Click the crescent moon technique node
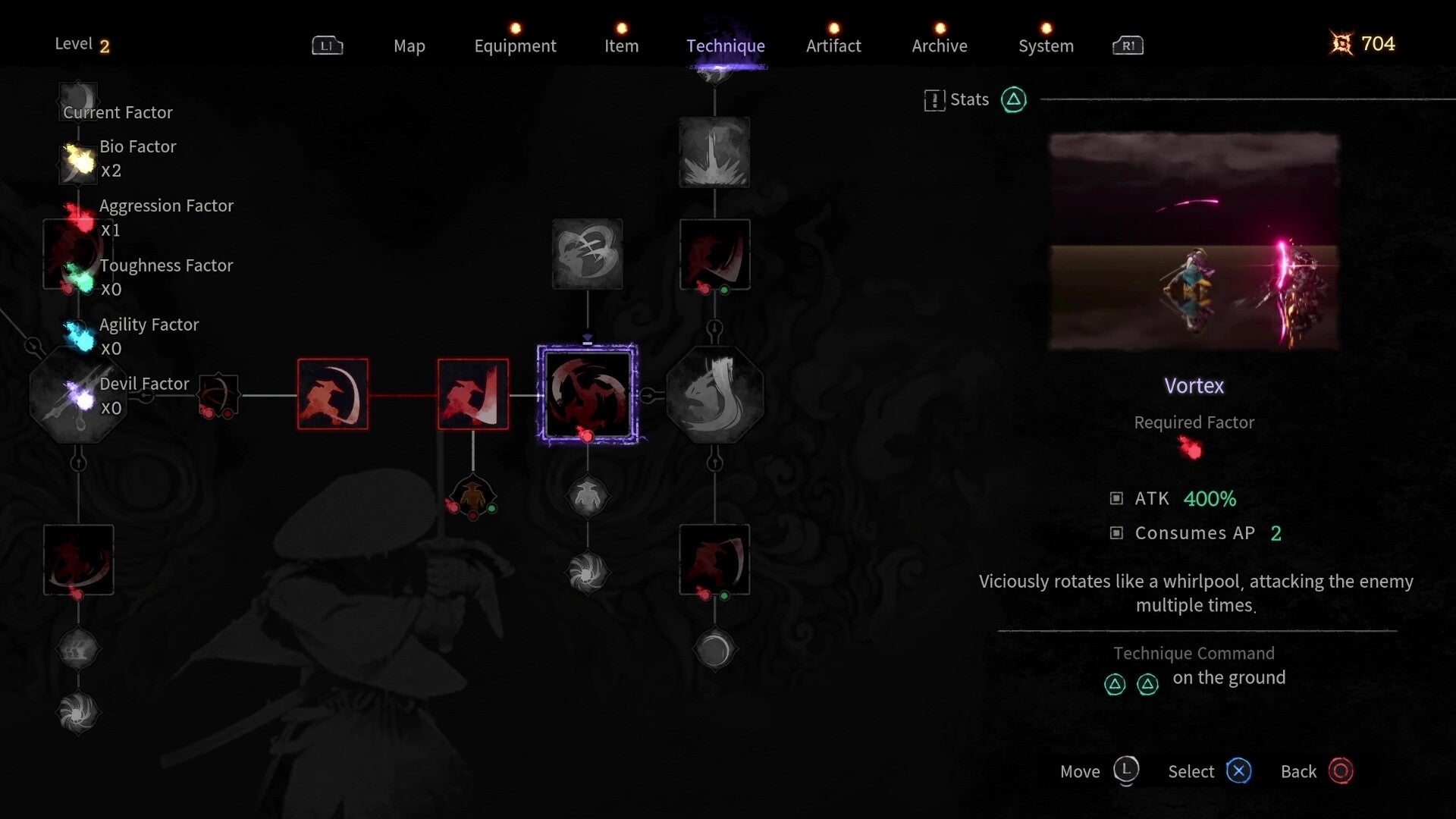Image resolution: width=1456 pixels, height=819 pixels. [714, 650]
